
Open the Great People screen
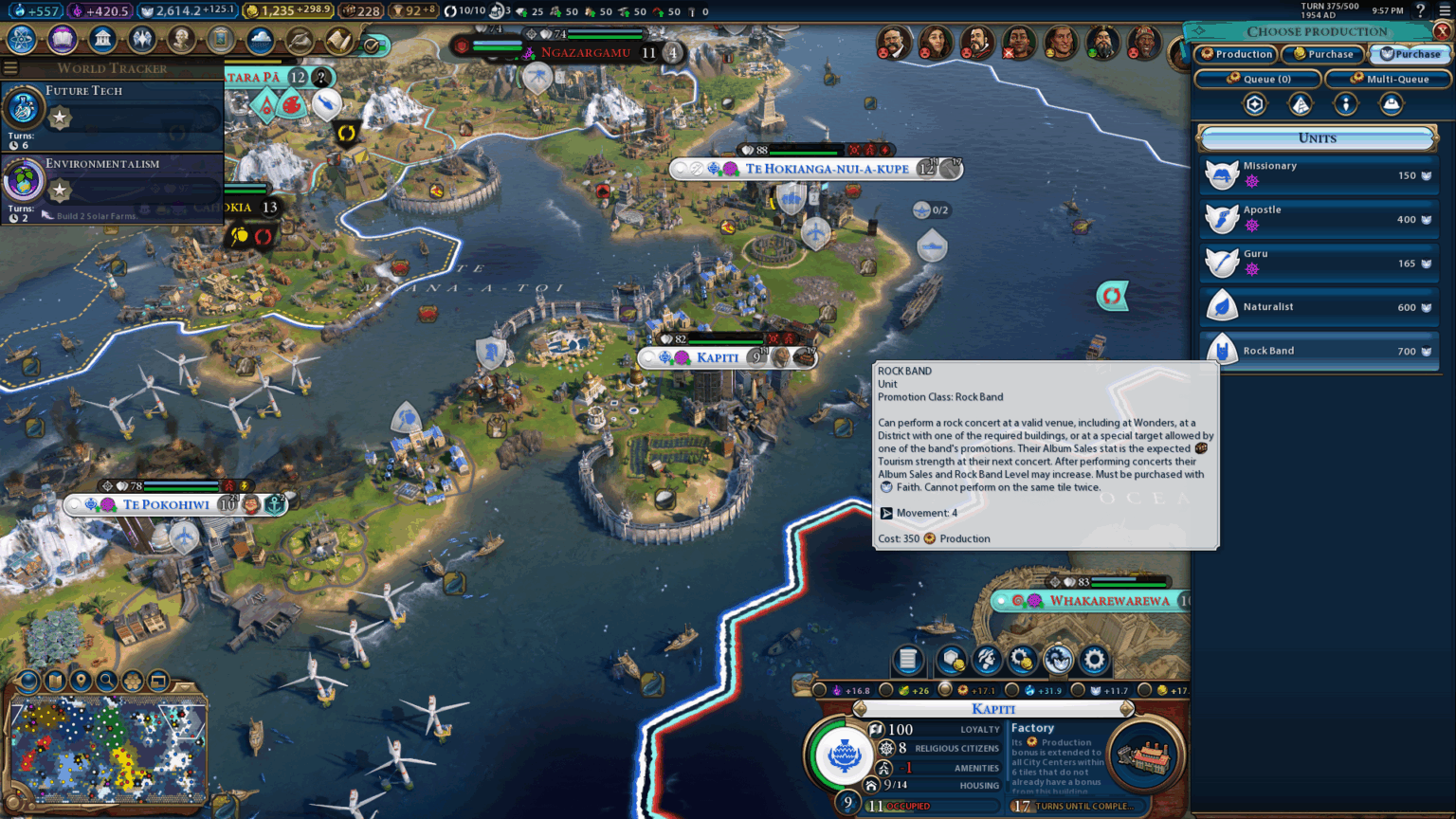coord(181,40)
